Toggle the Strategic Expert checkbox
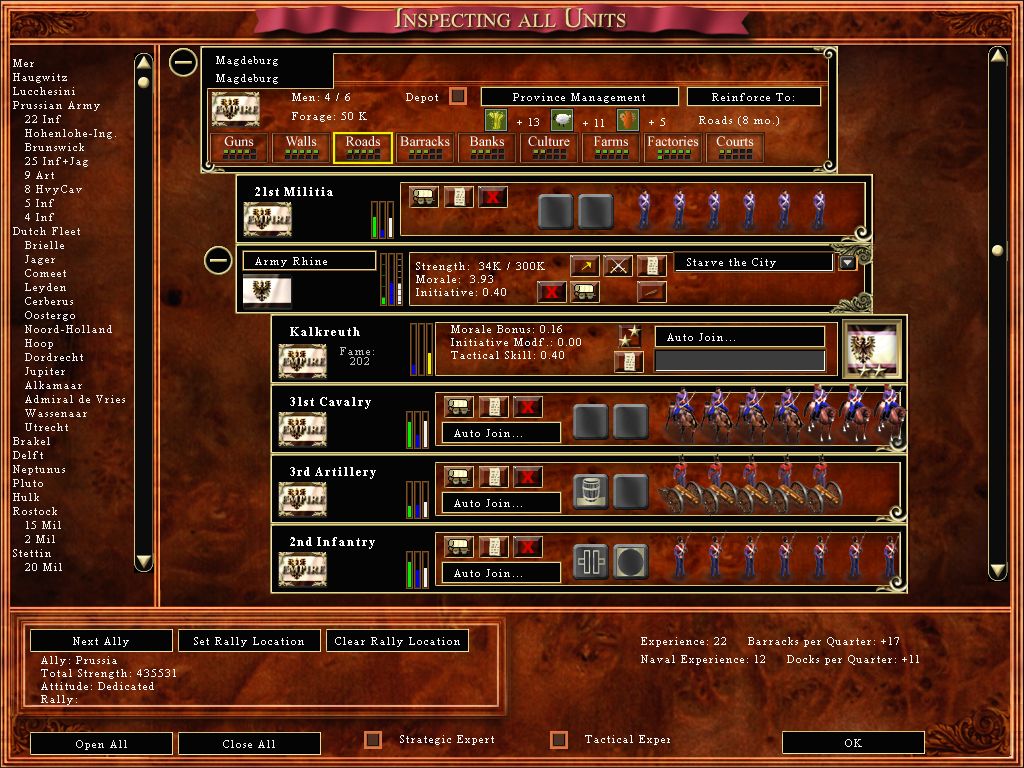Viewport: 1024px width, 768px height. (x=373, y=740)
